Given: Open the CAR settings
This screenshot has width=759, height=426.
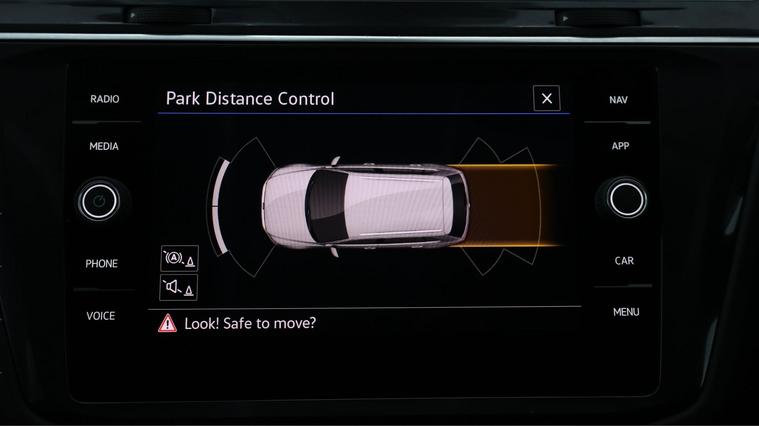Looking at the screenshot, I should coord(624,261).
